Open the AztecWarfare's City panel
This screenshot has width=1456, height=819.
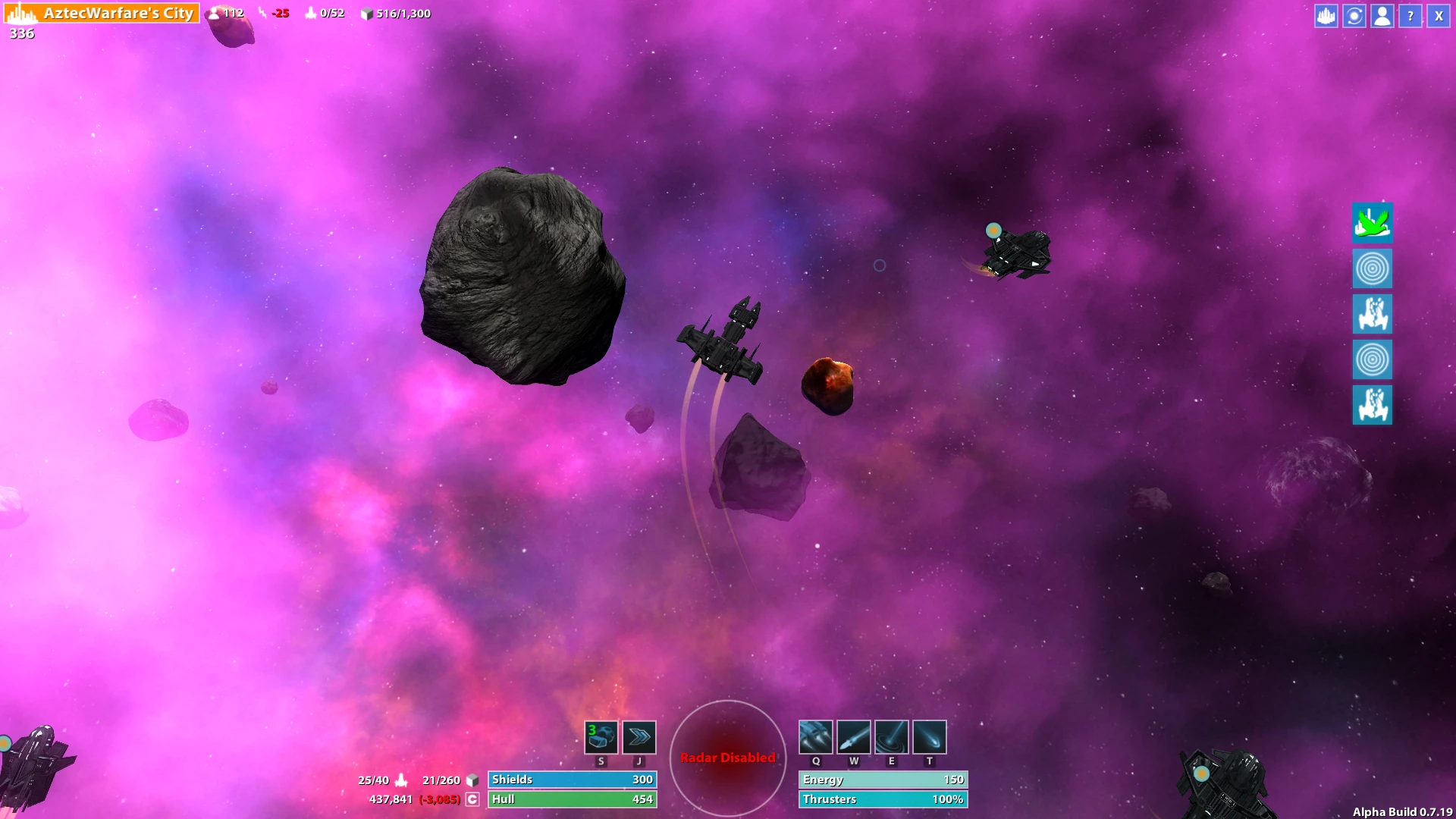[x=102, y=13]
